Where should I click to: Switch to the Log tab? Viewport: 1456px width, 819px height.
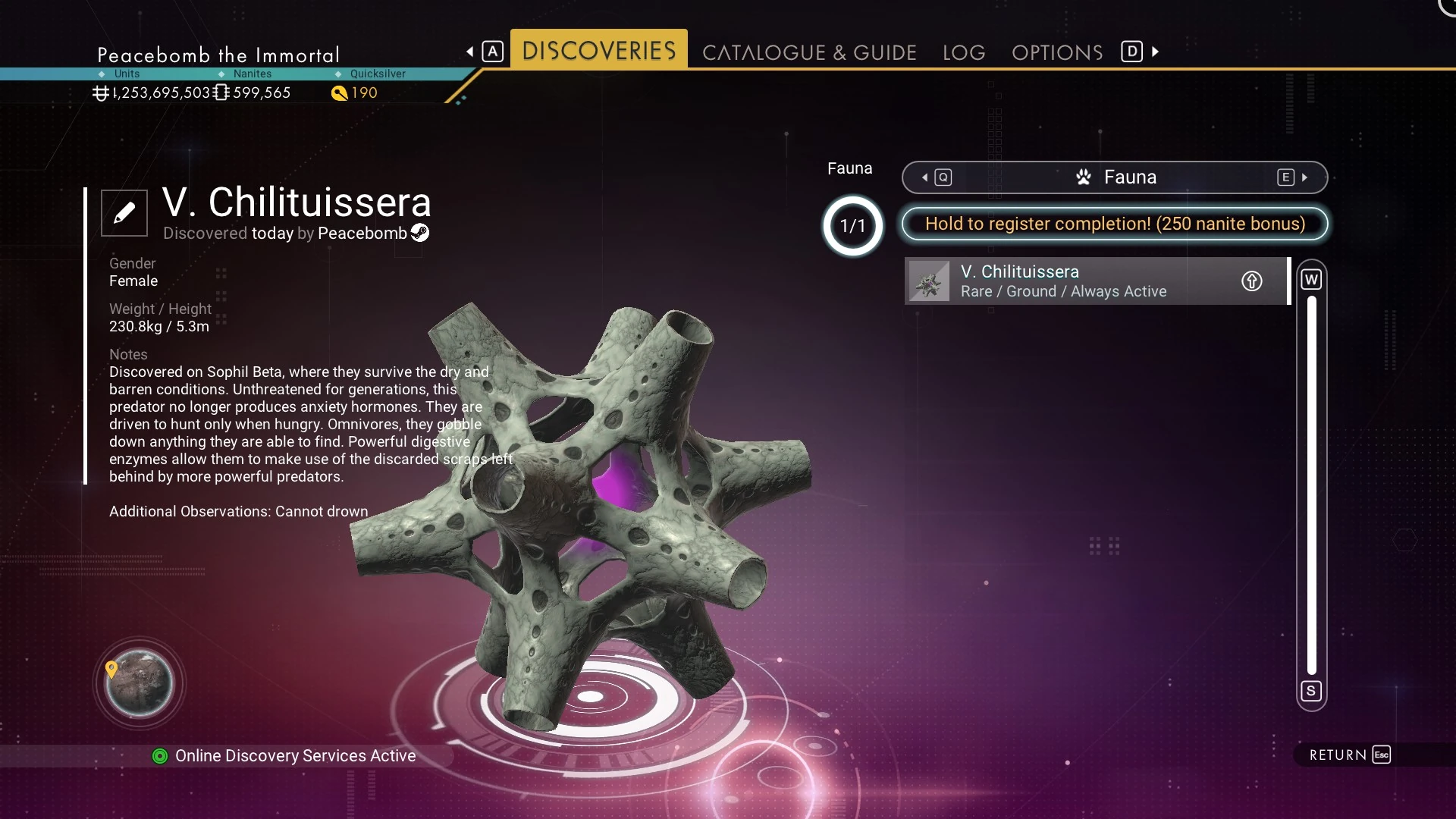(x=964, y=52)
